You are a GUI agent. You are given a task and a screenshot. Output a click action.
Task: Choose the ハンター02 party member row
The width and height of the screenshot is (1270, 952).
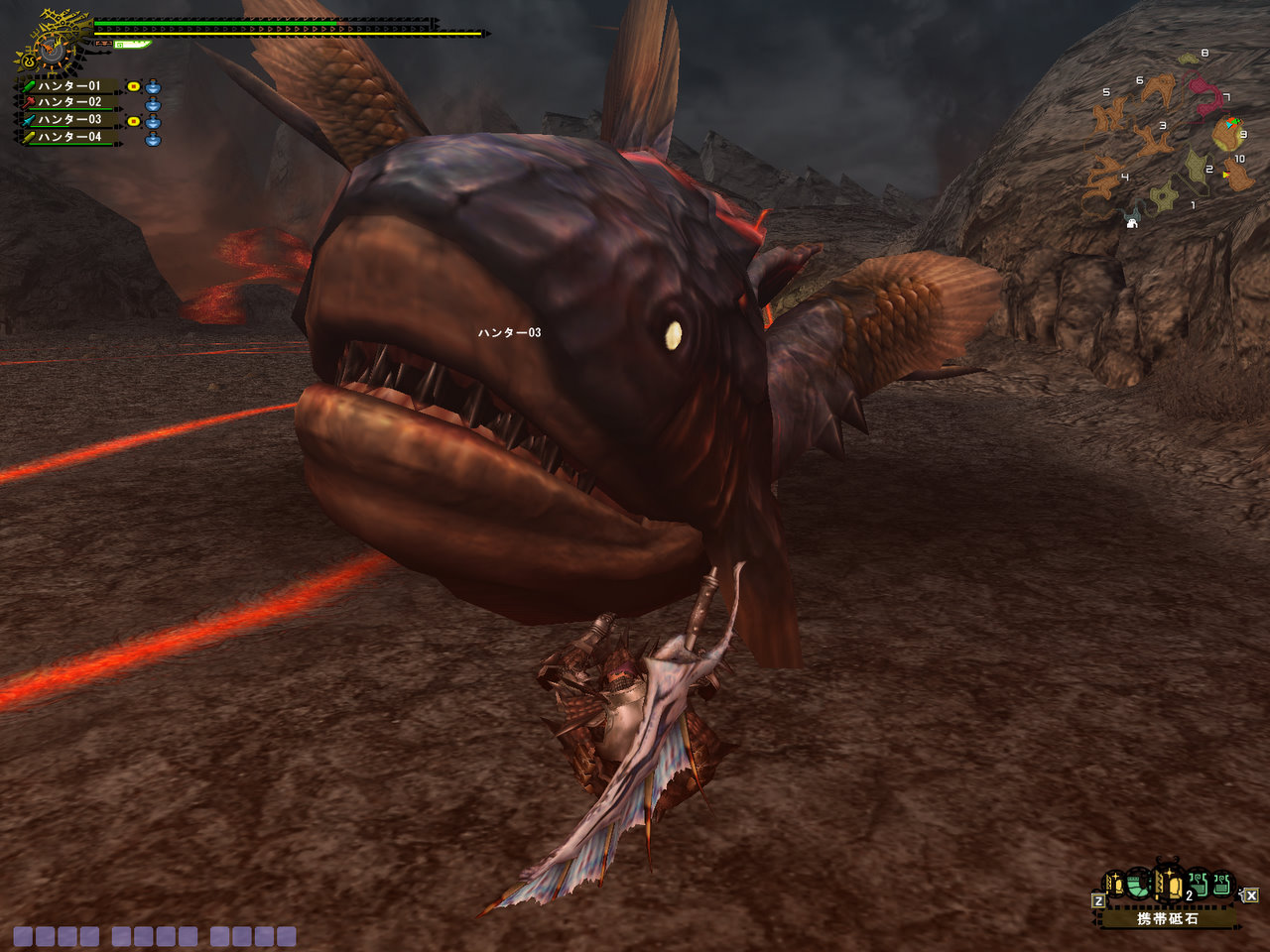(69, 102)
